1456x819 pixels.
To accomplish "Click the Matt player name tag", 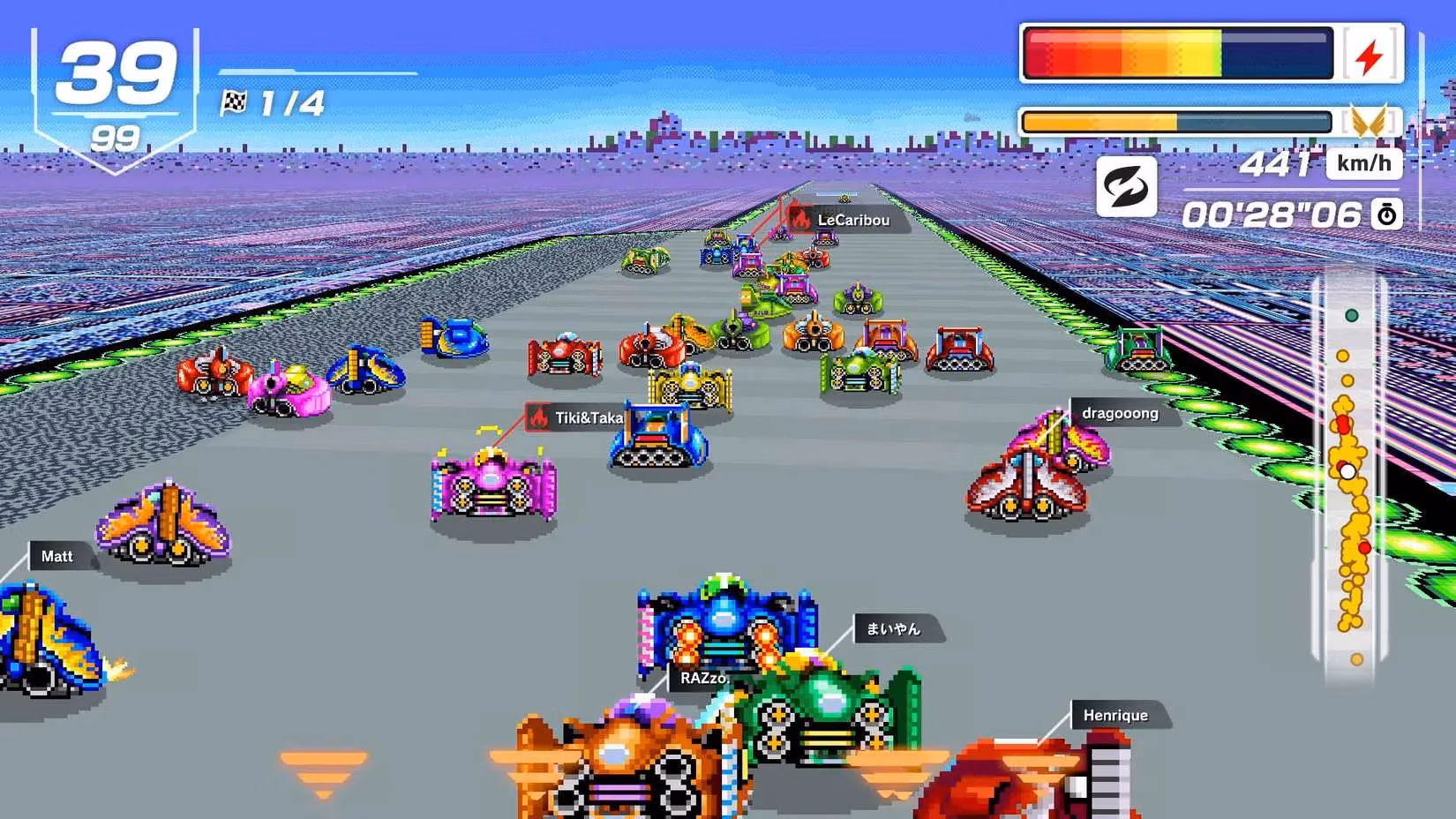I will point(57,556).
